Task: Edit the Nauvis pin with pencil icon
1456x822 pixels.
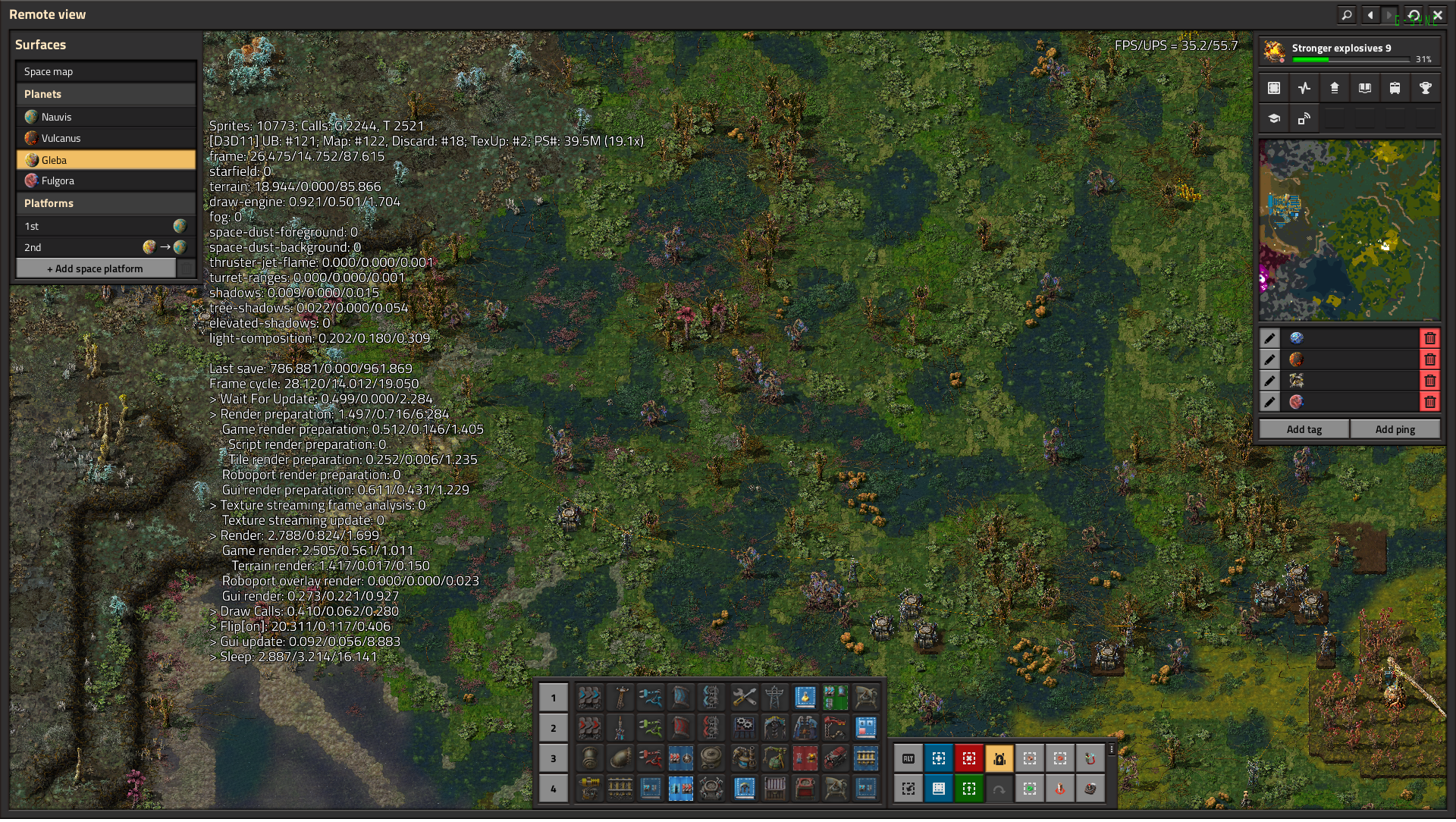Action: tap(1269, 339)
